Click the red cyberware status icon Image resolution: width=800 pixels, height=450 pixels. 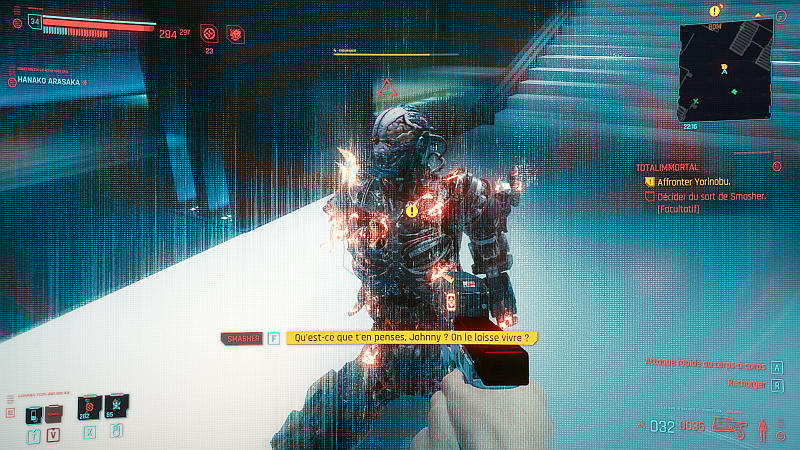coord(235,34)
